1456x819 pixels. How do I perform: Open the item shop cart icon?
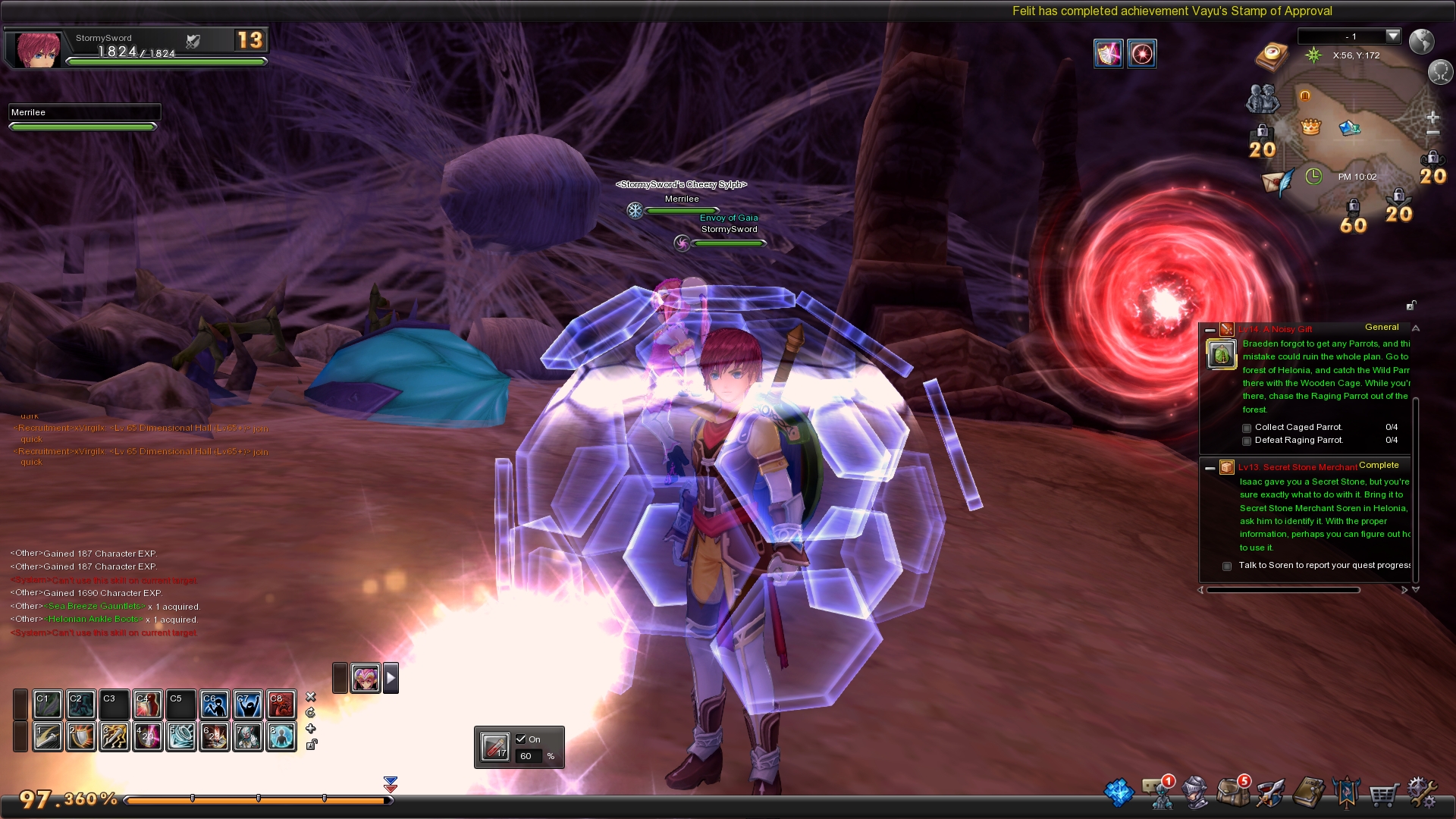pos(1383,794)
